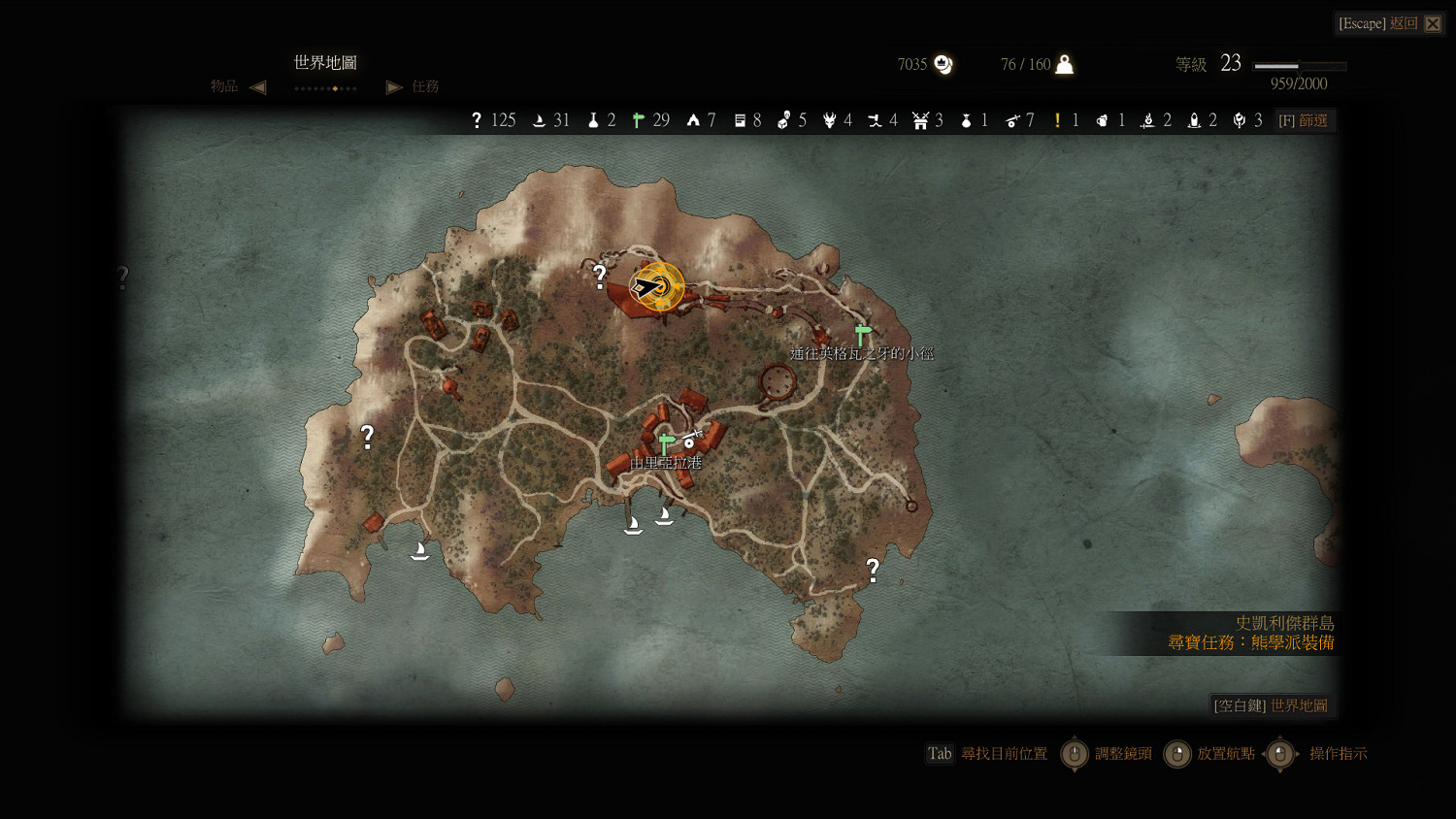The height and width of the screenshot is (819, 1456).
Task: Close the map with the X button
Action: click(x=1433, y=23)
